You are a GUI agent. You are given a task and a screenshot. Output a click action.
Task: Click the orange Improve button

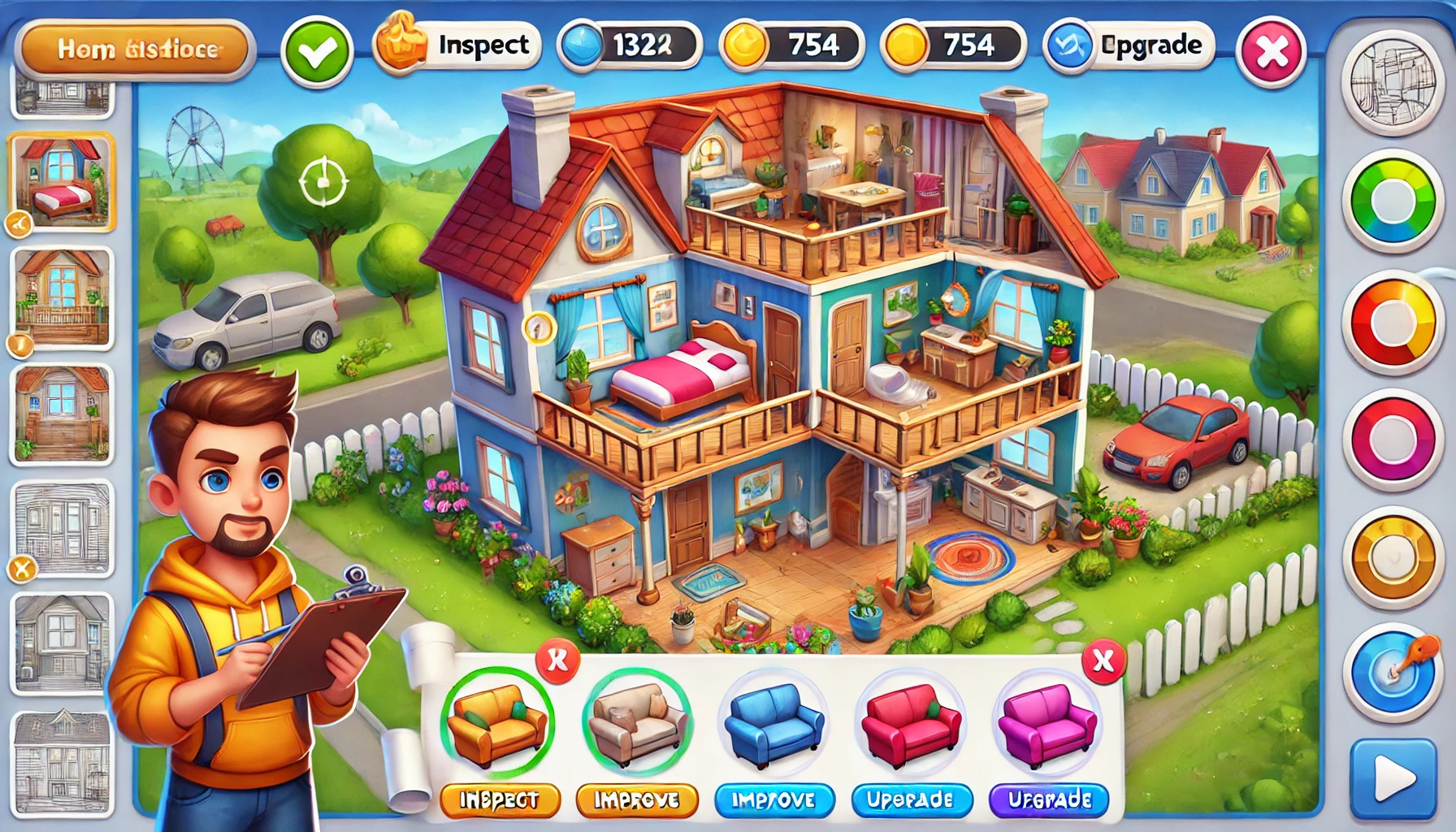coord(637,800)
